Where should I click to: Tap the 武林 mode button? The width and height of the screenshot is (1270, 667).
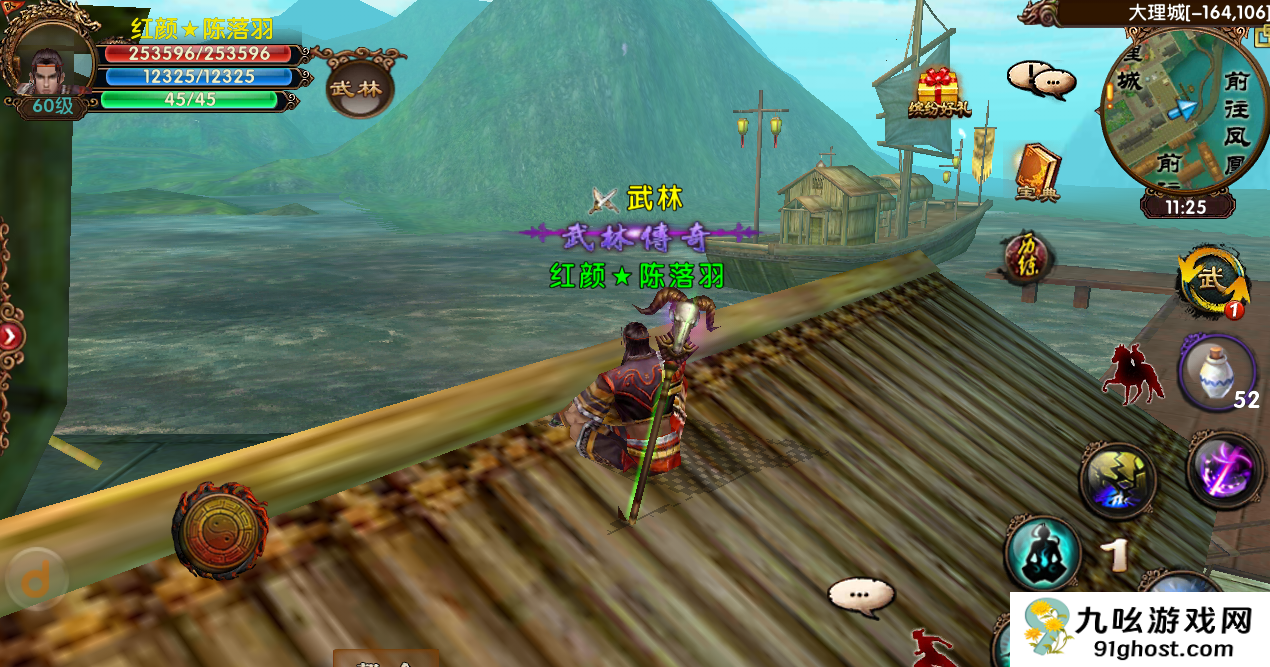coord(358,87)
